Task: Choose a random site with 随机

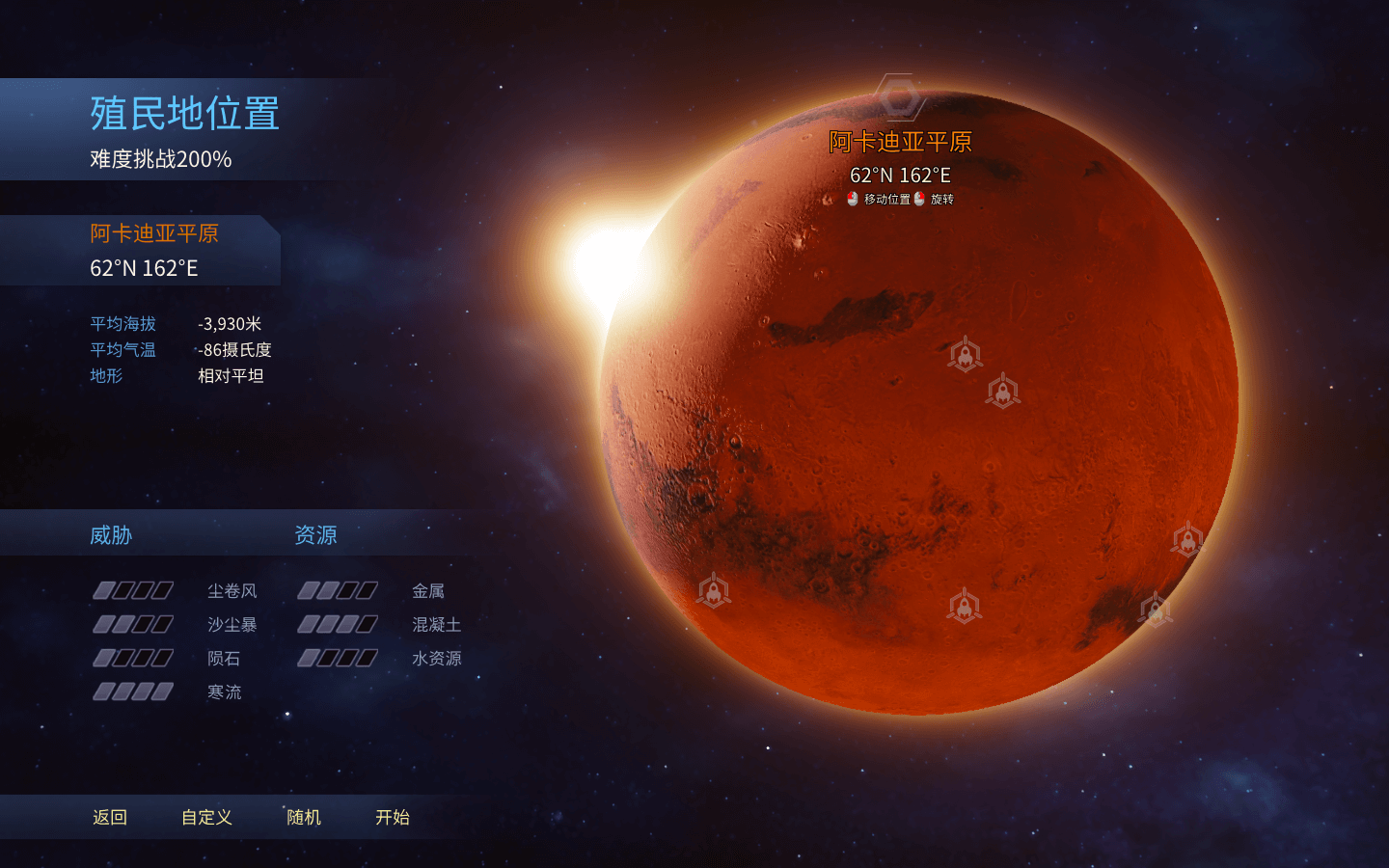Action: point(304,817)
